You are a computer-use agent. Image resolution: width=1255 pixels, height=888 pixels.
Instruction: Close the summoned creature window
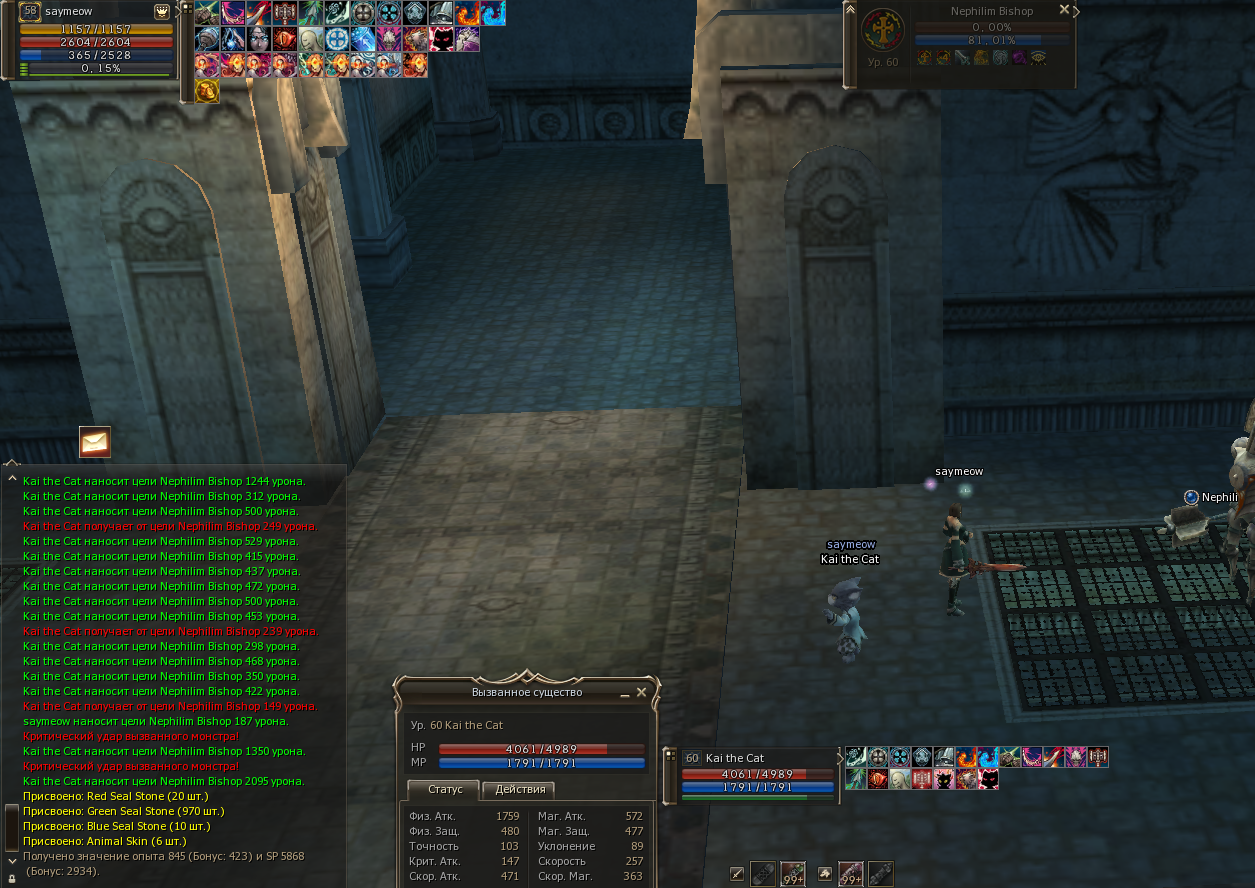[642, 692]
